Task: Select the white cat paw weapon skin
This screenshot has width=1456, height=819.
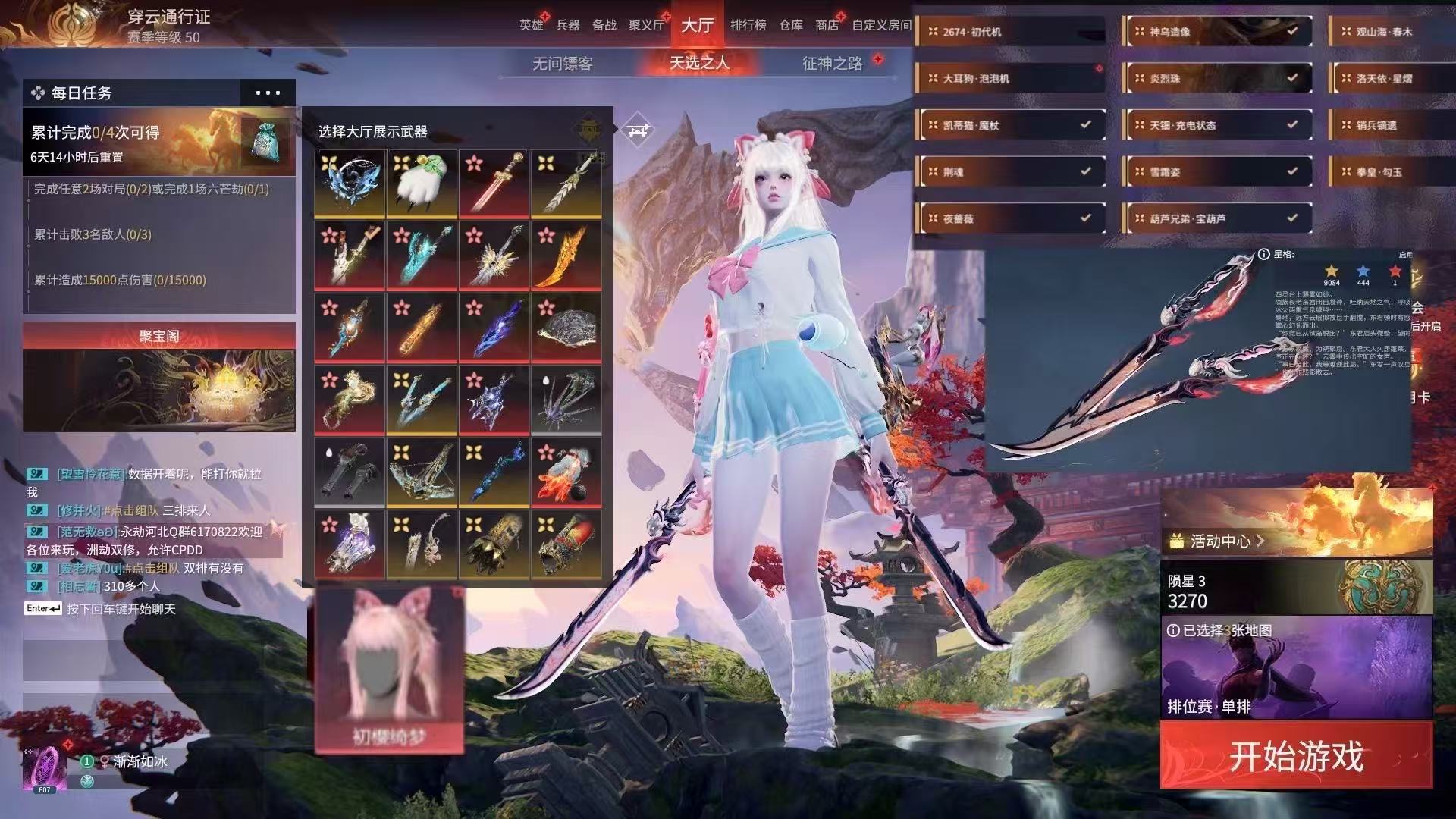Action: click(x=422, y=184)
